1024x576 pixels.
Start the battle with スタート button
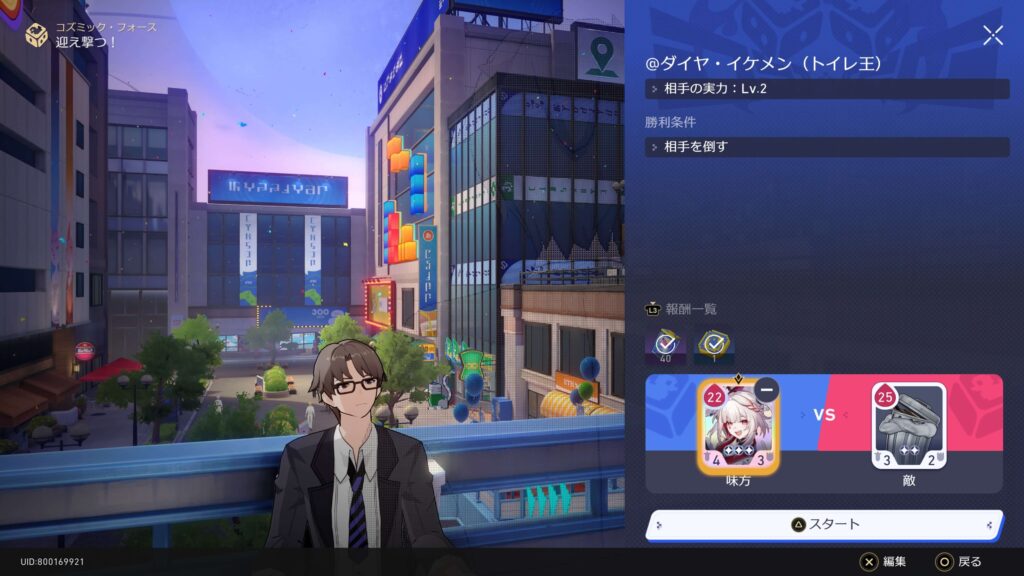click(825, 524)
